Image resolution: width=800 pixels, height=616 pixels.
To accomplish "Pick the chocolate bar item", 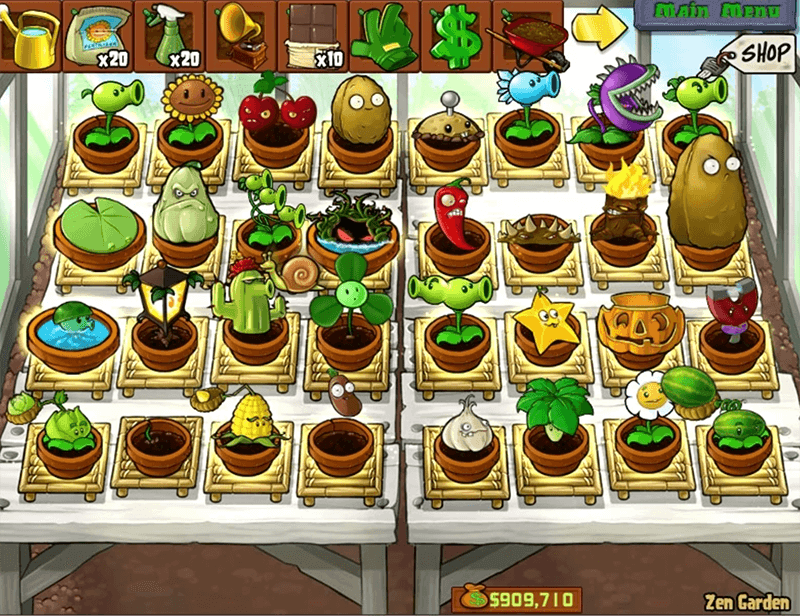I will (x=310, y=35).
